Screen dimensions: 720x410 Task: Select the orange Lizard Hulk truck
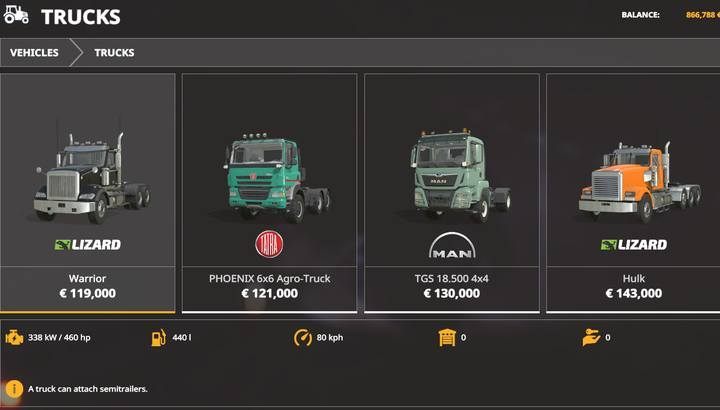(x=633, y=192)
